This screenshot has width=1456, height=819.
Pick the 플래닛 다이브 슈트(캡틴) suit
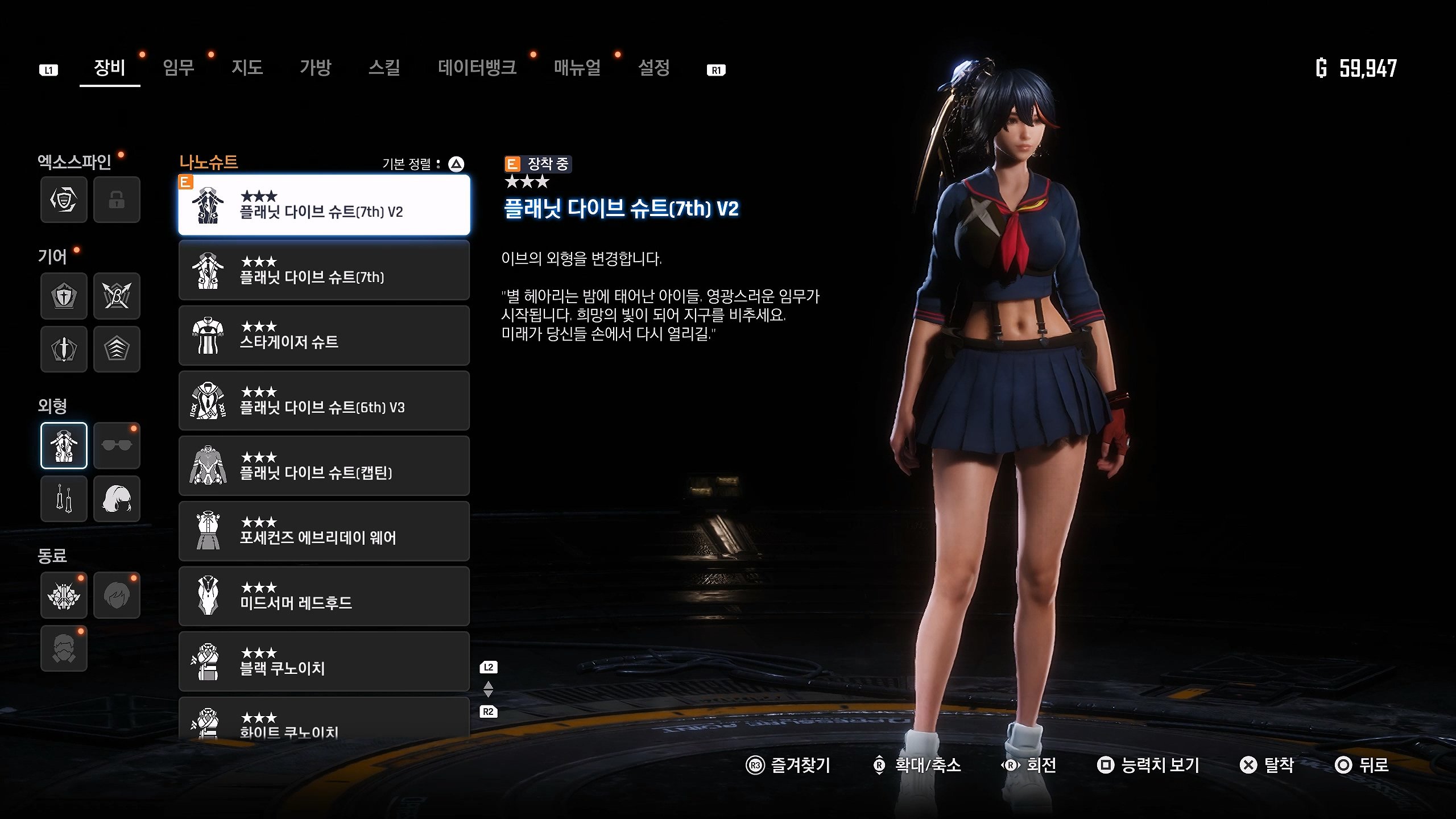pos(324,466)
